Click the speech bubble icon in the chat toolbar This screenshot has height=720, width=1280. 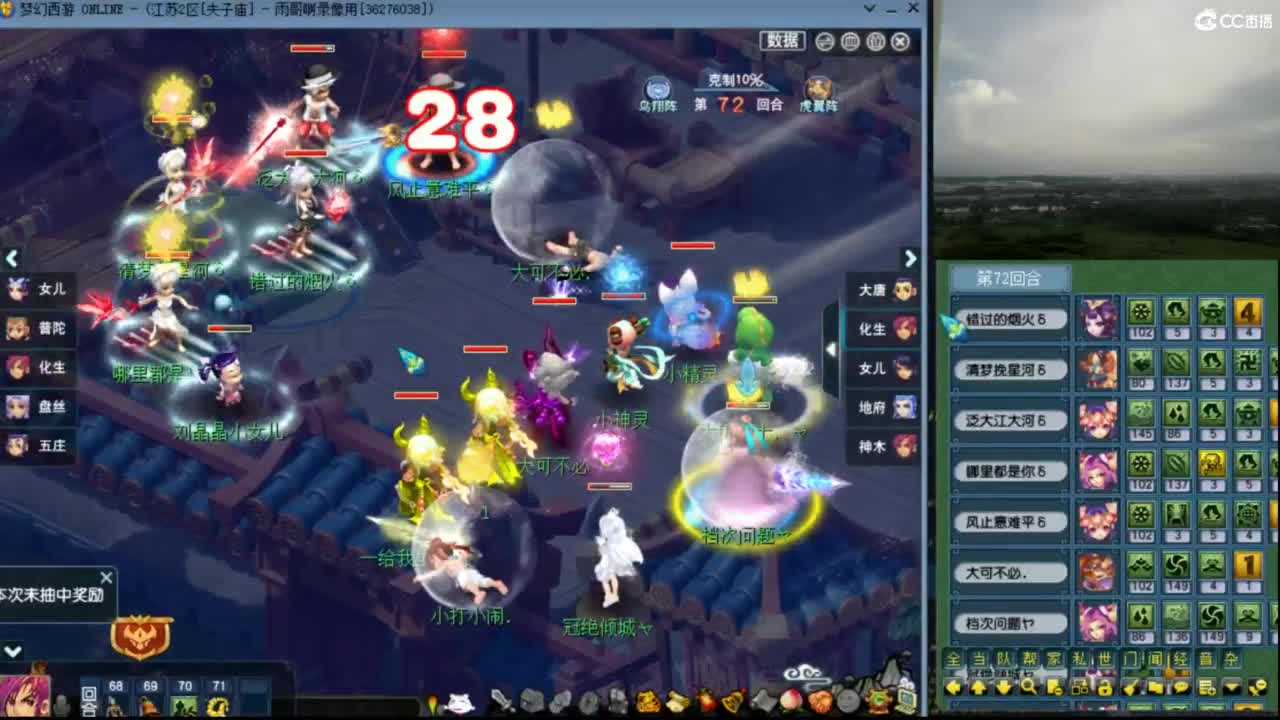click(1180, 687)
